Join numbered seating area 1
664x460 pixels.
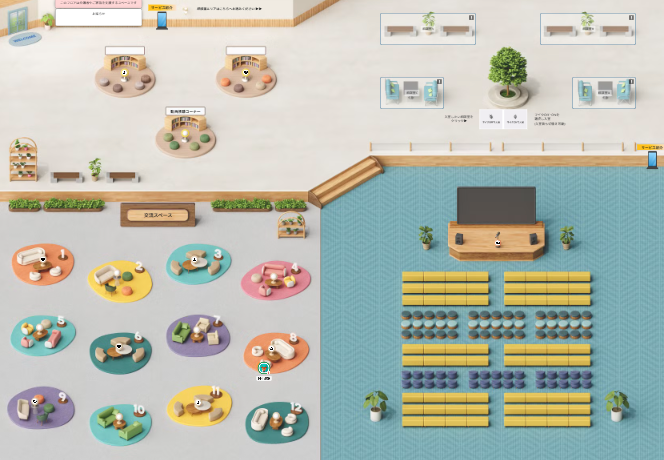point(42,262)
